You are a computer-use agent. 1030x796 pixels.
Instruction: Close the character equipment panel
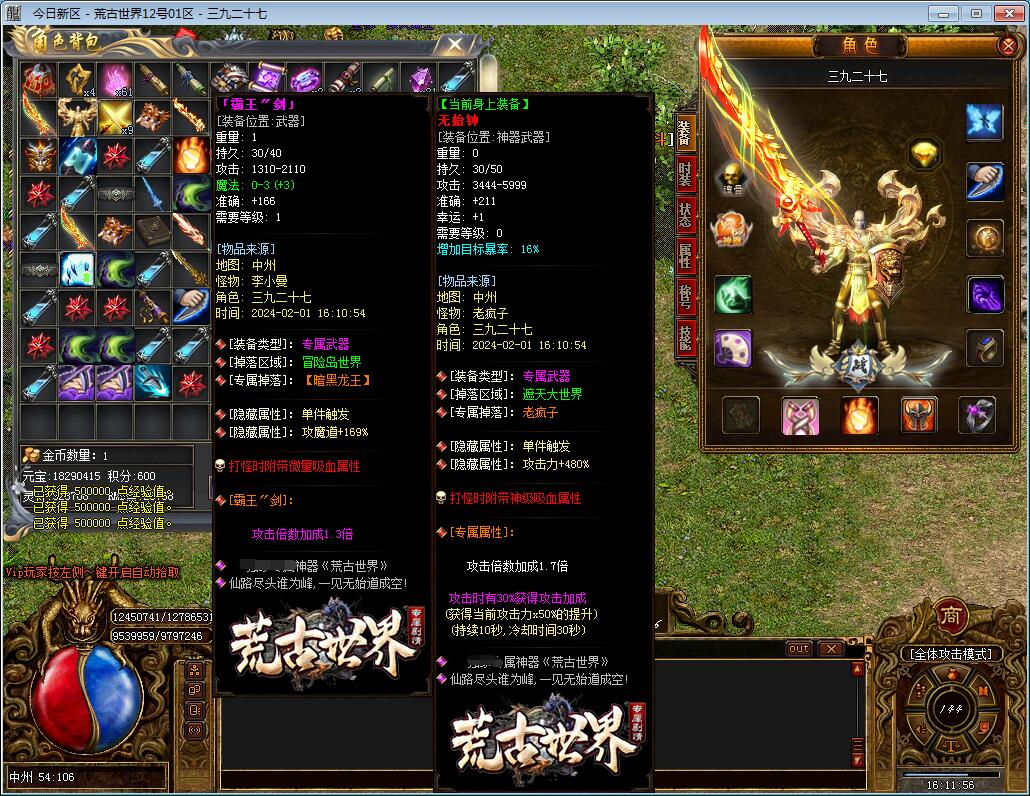[1007, 46]
